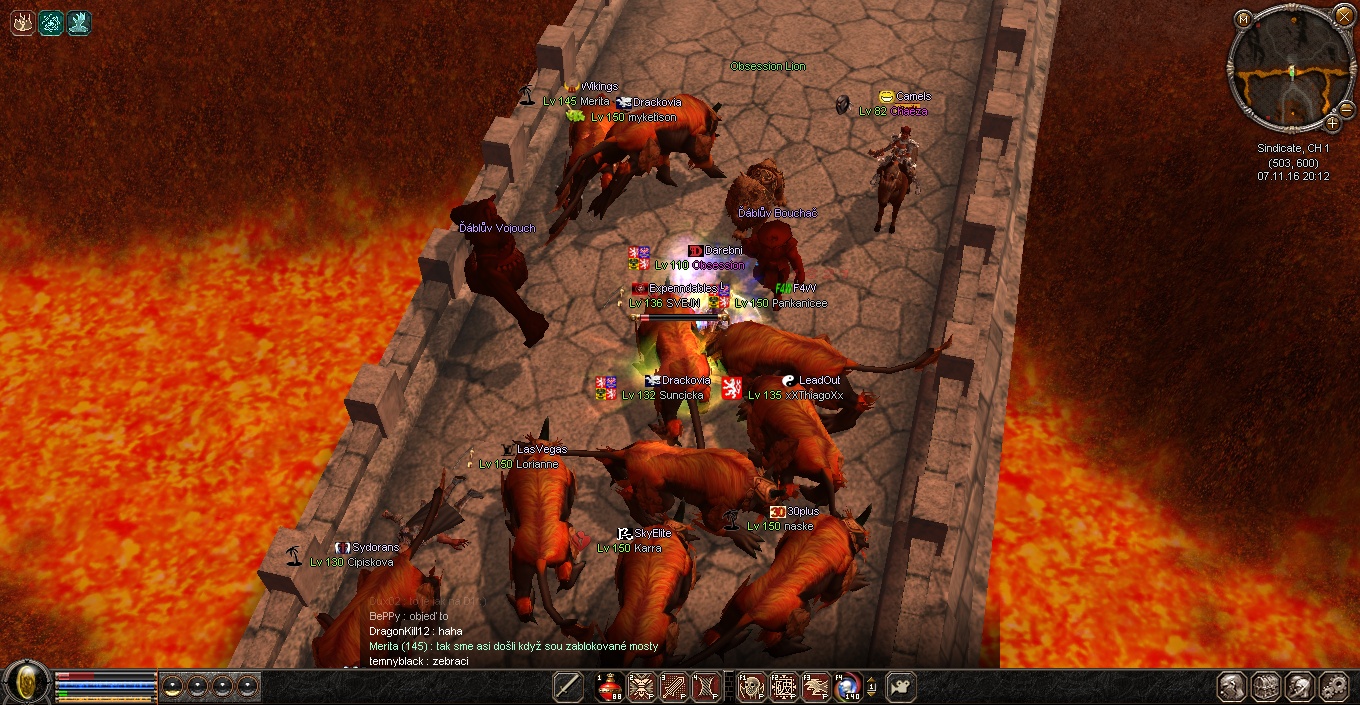
Task: Zoom in the minimap with the plus button
Action: (x=1332, y=123)
